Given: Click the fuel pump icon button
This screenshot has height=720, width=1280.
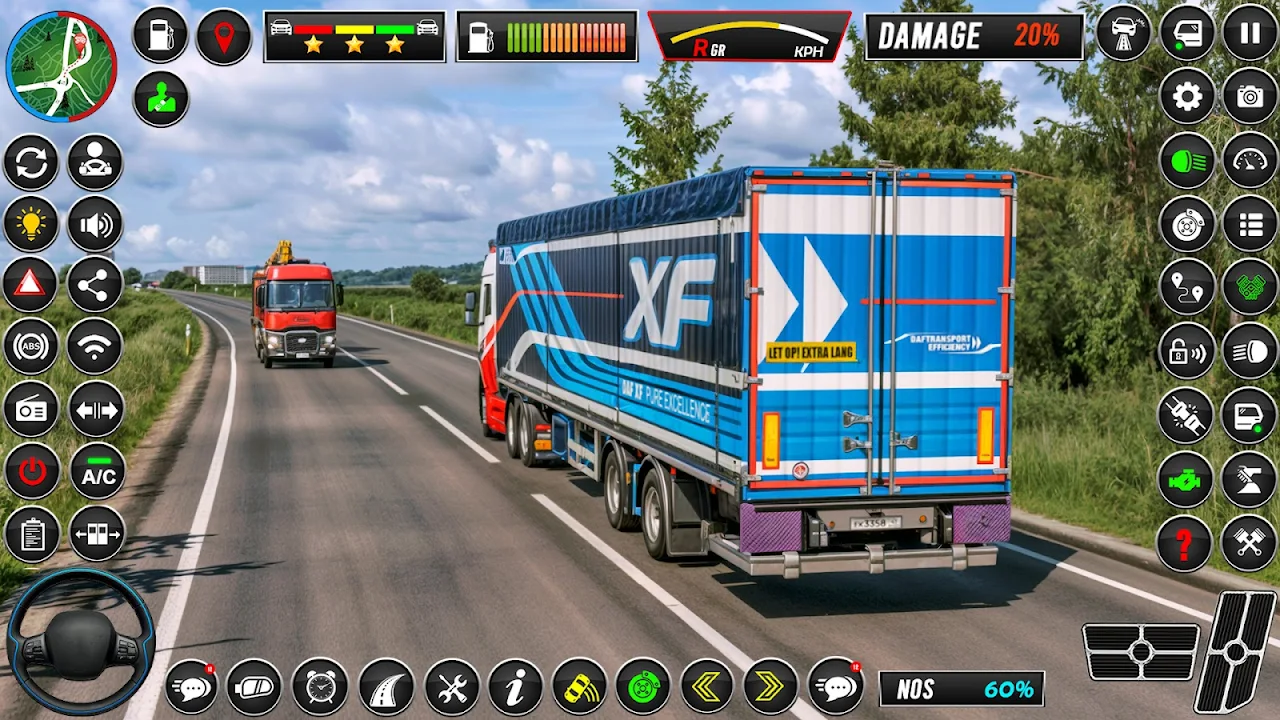Looking at the screenshot, I should 160,35.
